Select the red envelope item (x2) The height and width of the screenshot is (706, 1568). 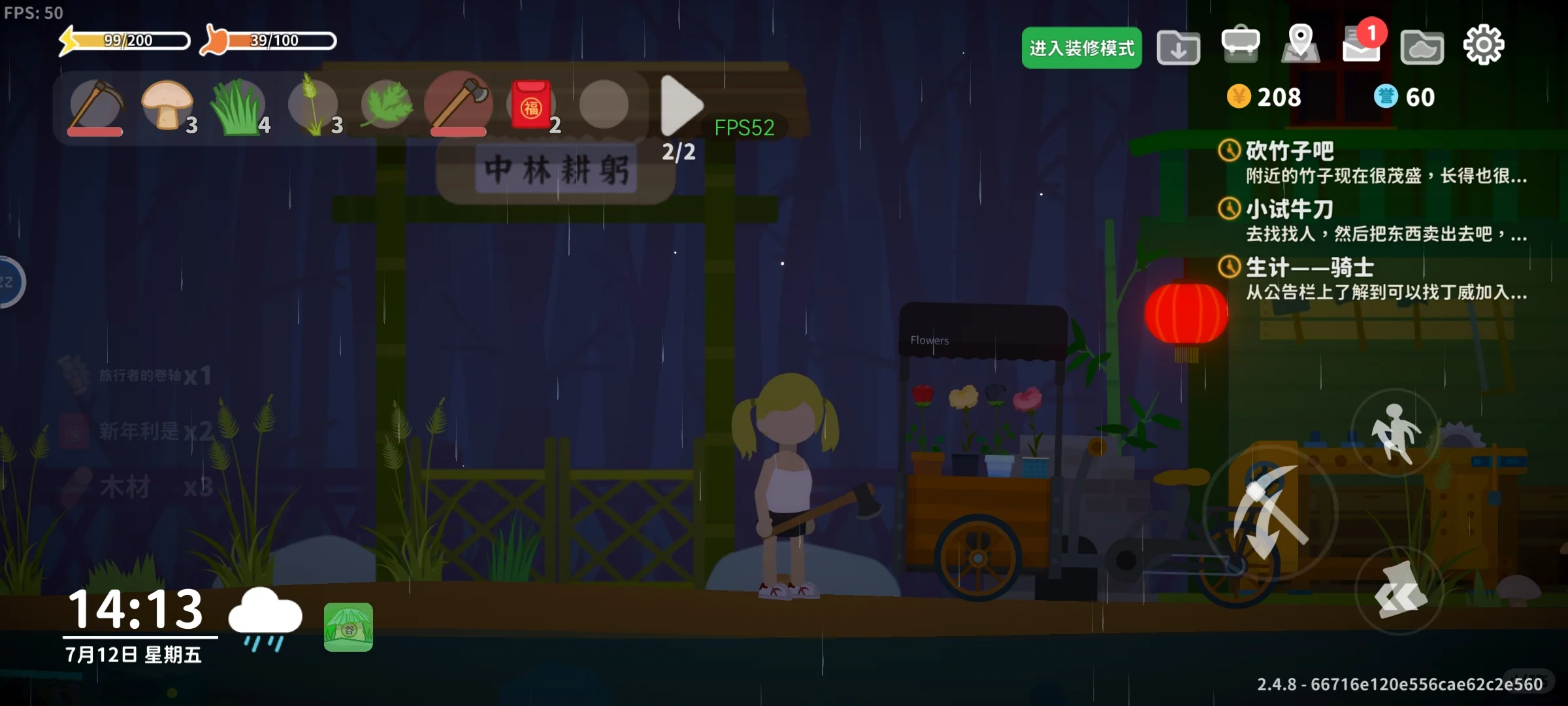click(531, 105)
